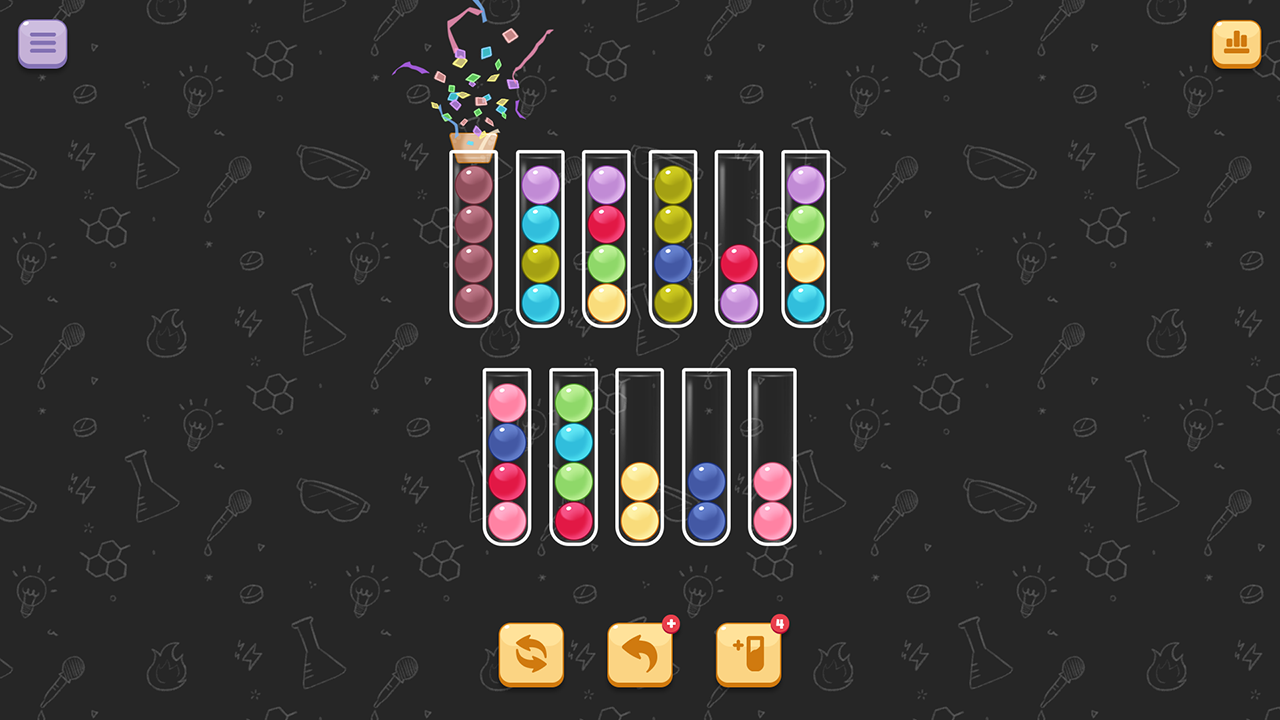1280x720 pixels.
Task: Tap the topmost purple ball in the second tube
Action: (x=541, y=185)
